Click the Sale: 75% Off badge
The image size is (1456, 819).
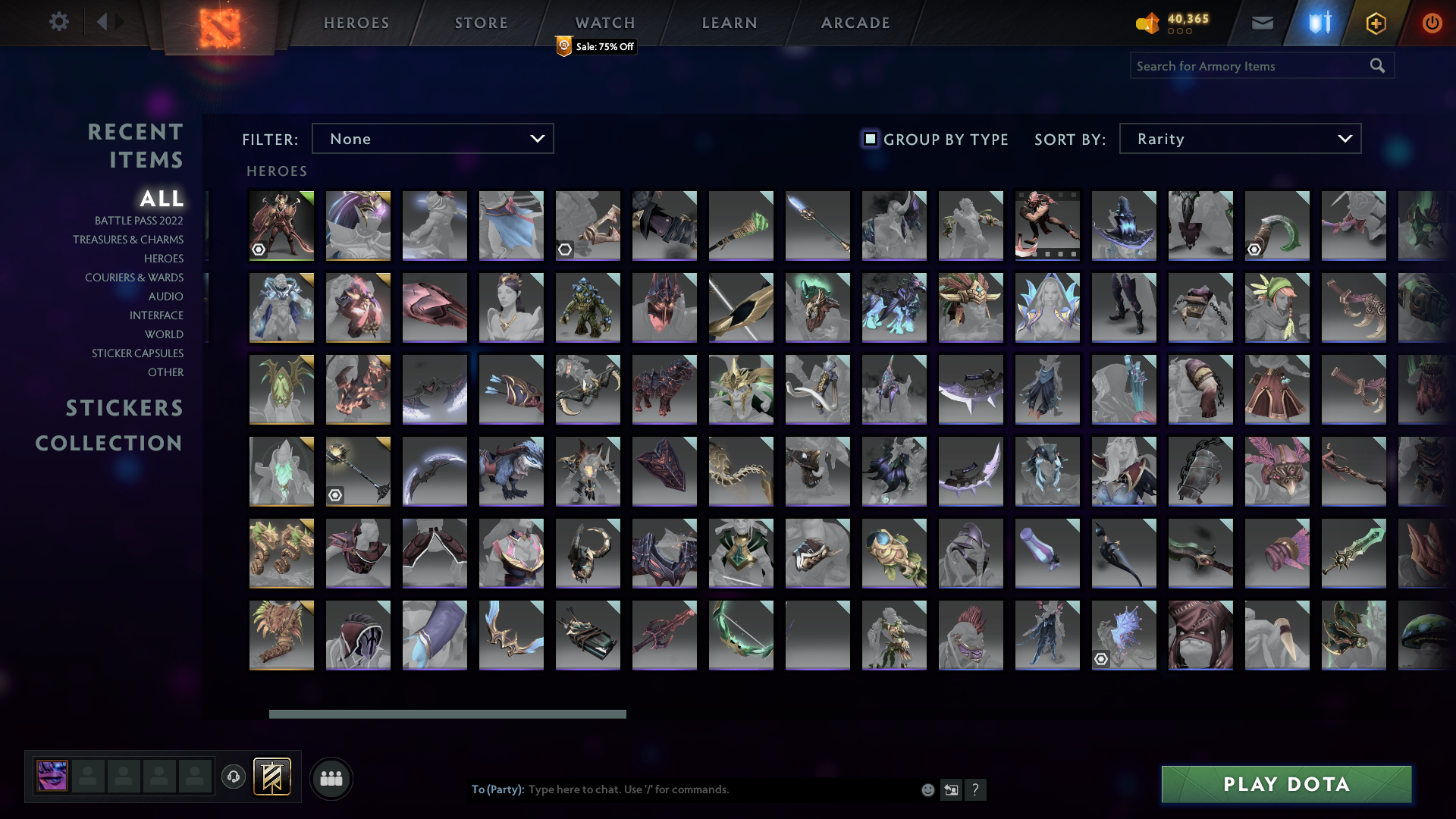595,47
